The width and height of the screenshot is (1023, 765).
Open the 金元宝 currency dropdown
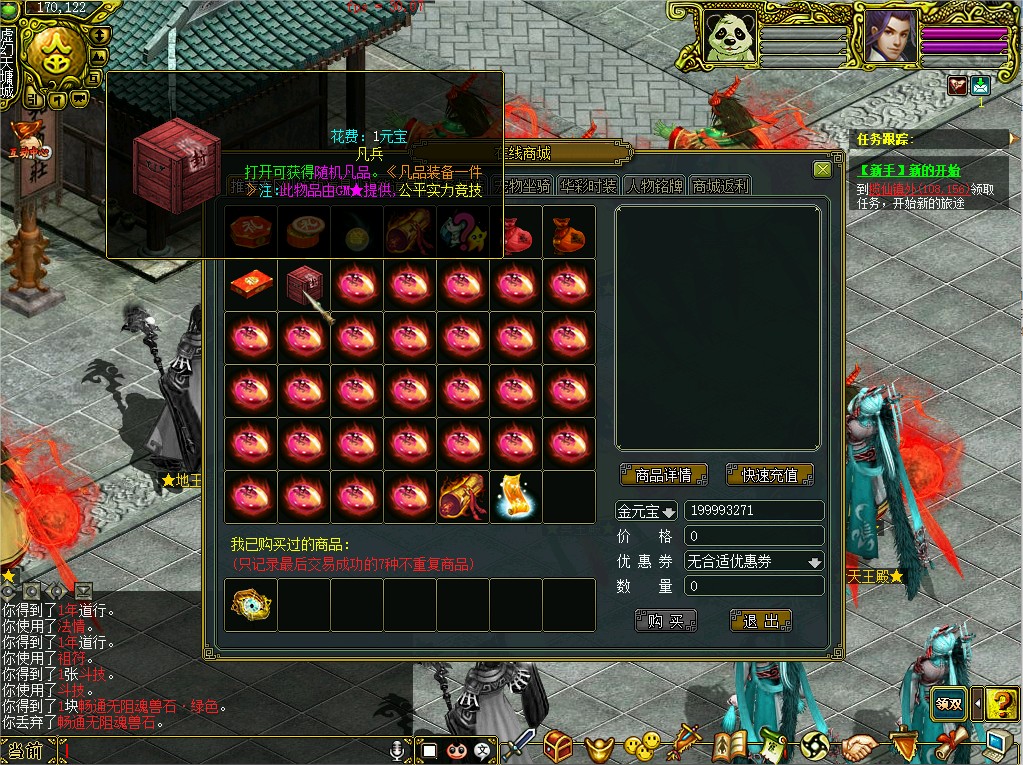[646, 512]
